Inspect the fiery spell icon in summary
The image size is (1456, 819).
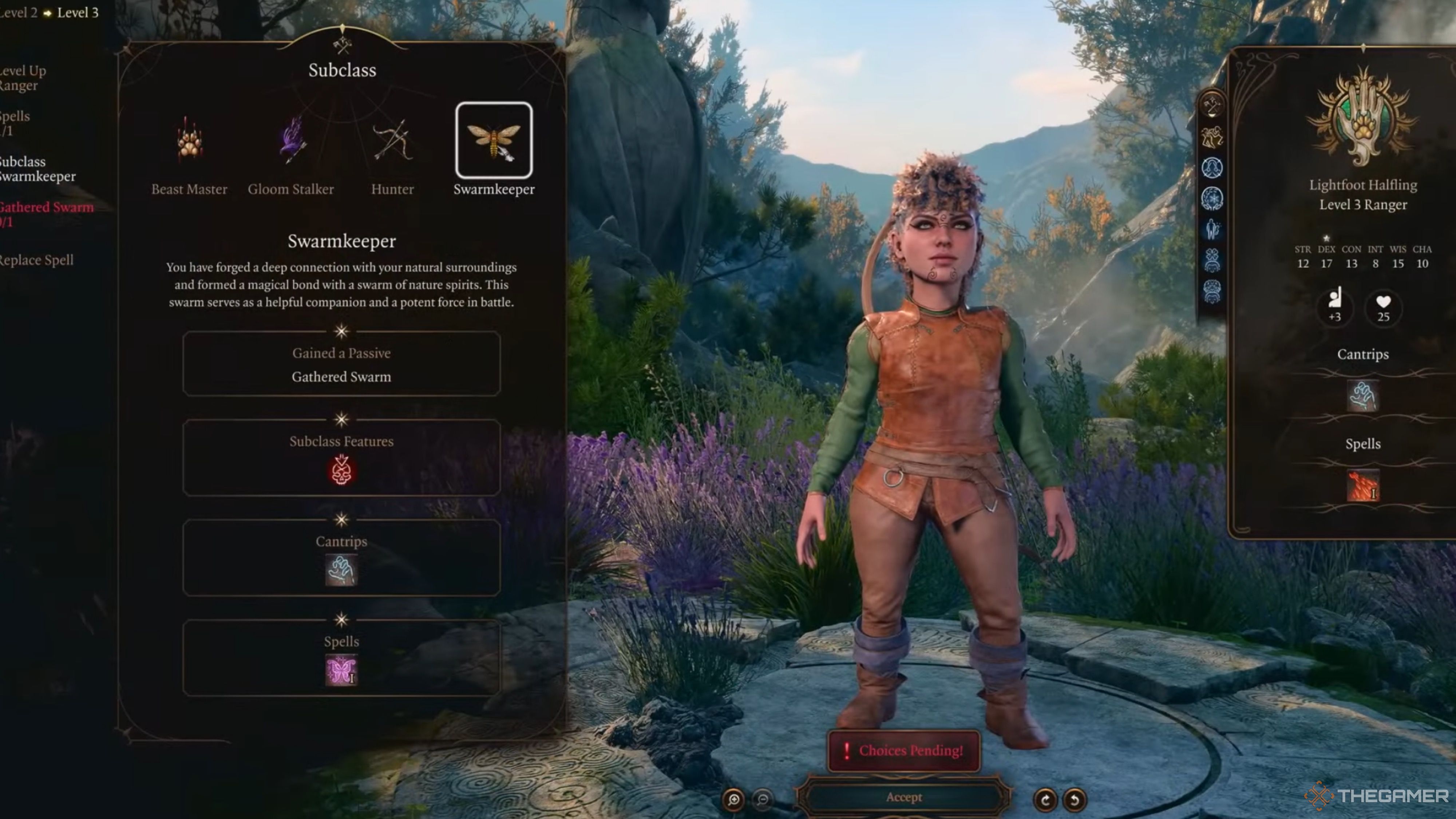click(1363, 486)
